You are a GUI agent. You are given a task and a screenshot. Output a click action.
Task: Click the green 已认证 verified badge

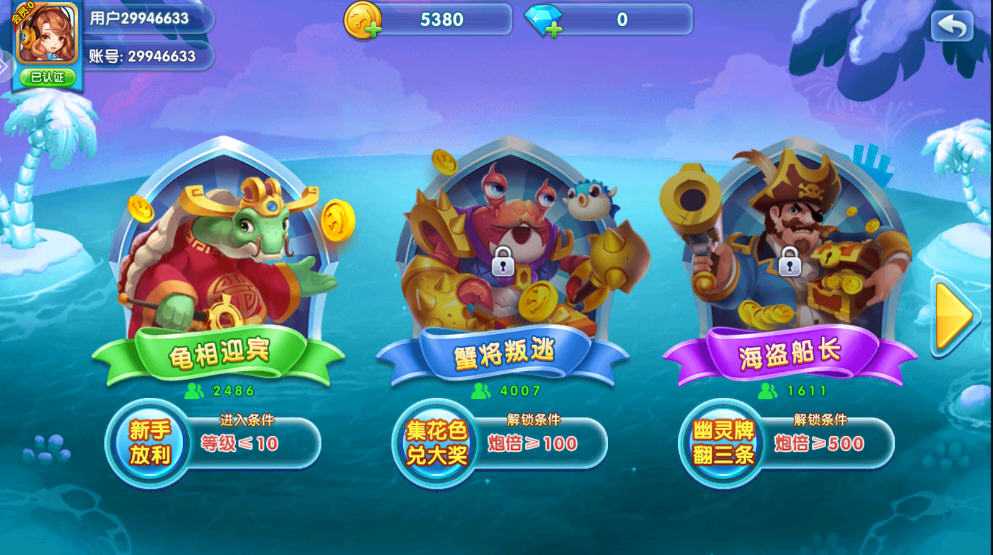click(x=47, y=76)
